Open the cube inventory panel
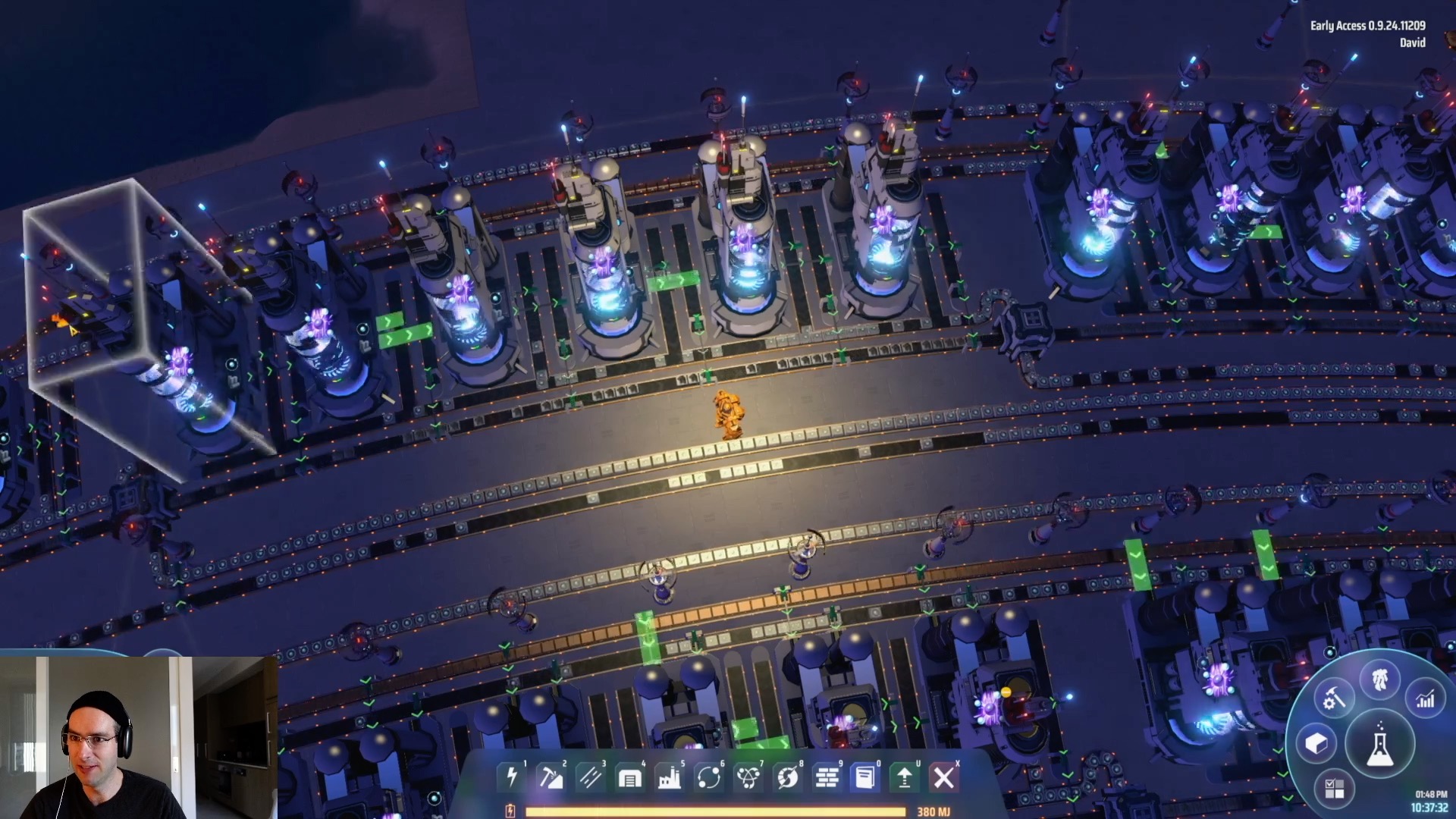 tap(1316, 744)
